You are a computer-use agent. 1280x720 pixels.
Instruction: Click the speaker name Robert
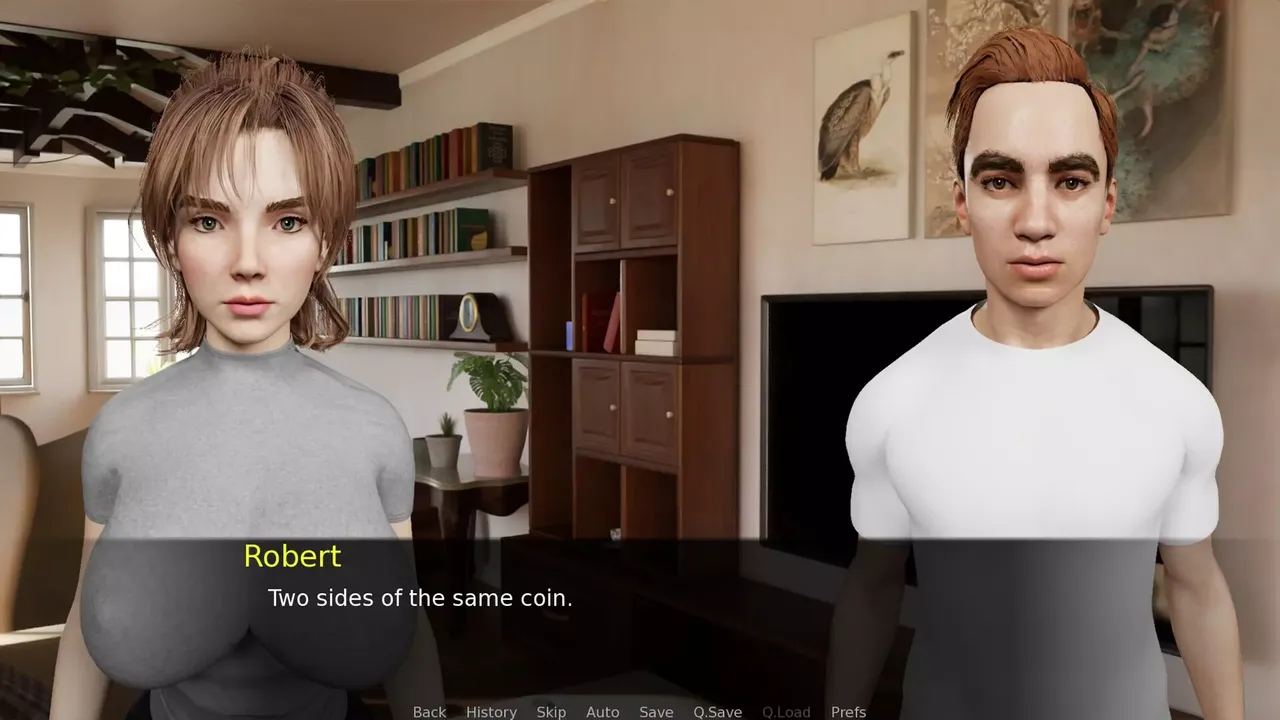pyautogui.click(x=292, y=557)
